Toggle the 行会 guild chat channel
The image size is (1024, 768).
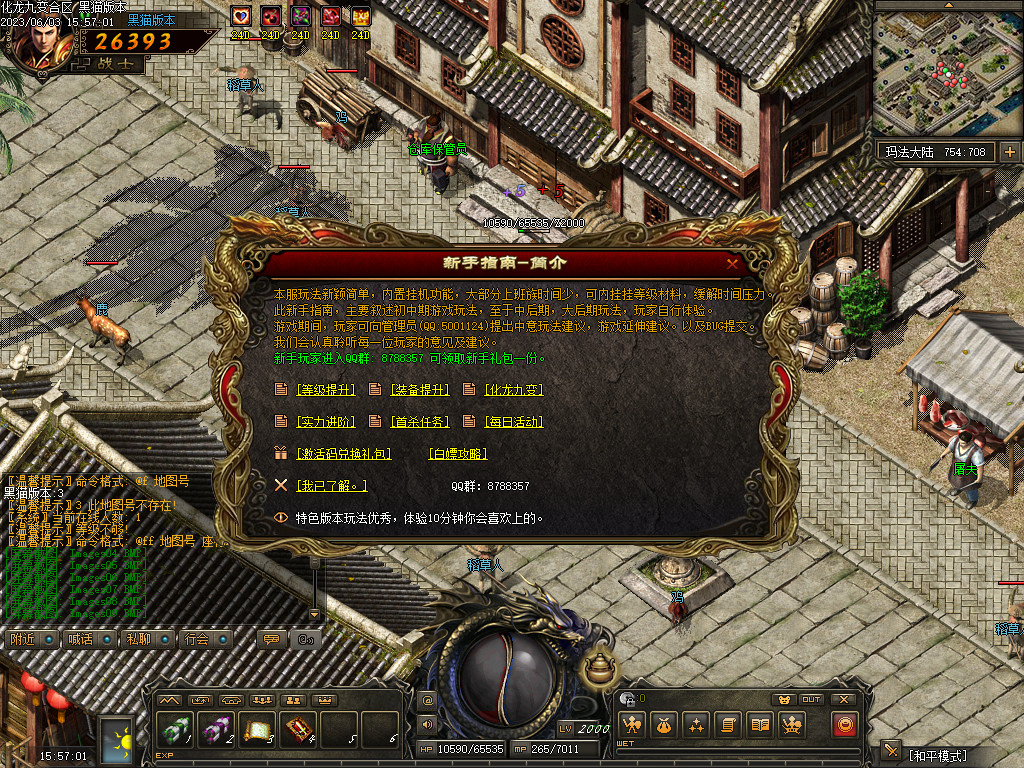(196, 639)
